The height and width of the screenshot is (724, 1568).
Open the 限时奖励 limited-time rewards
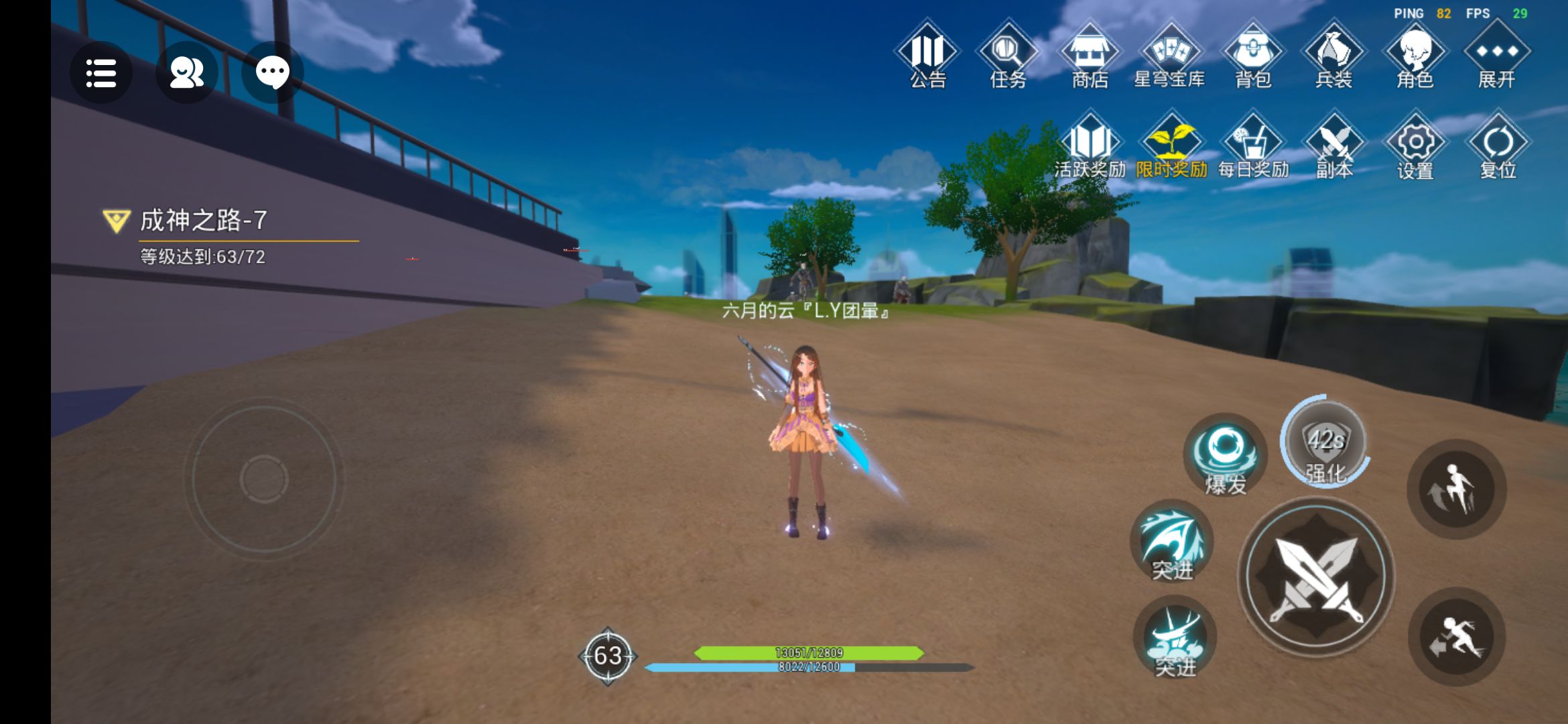pos(1171,147)
